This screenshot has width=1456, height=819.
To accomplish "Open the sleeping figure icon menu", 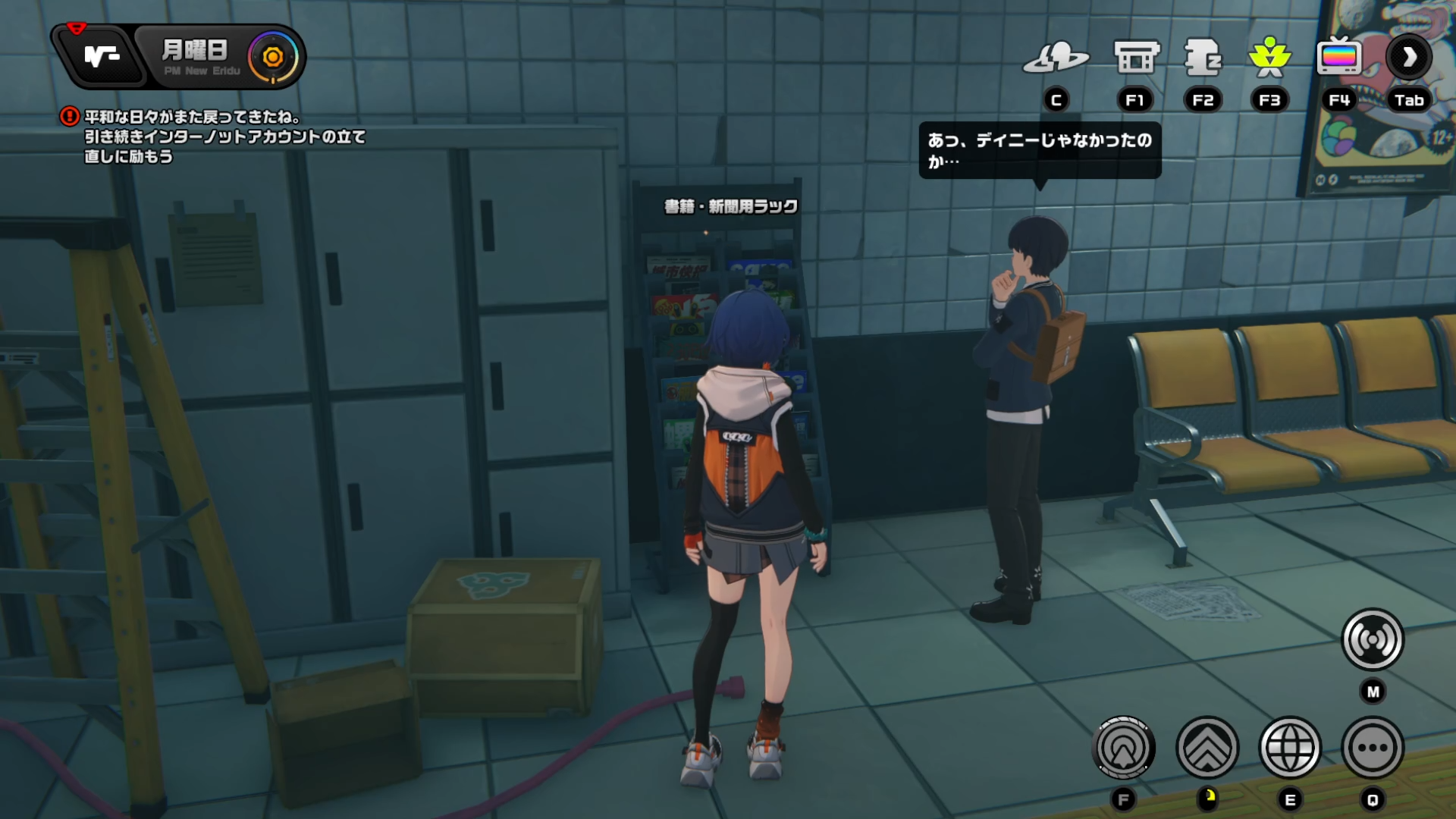I will pyautogui.click(x=1203, y=58).
